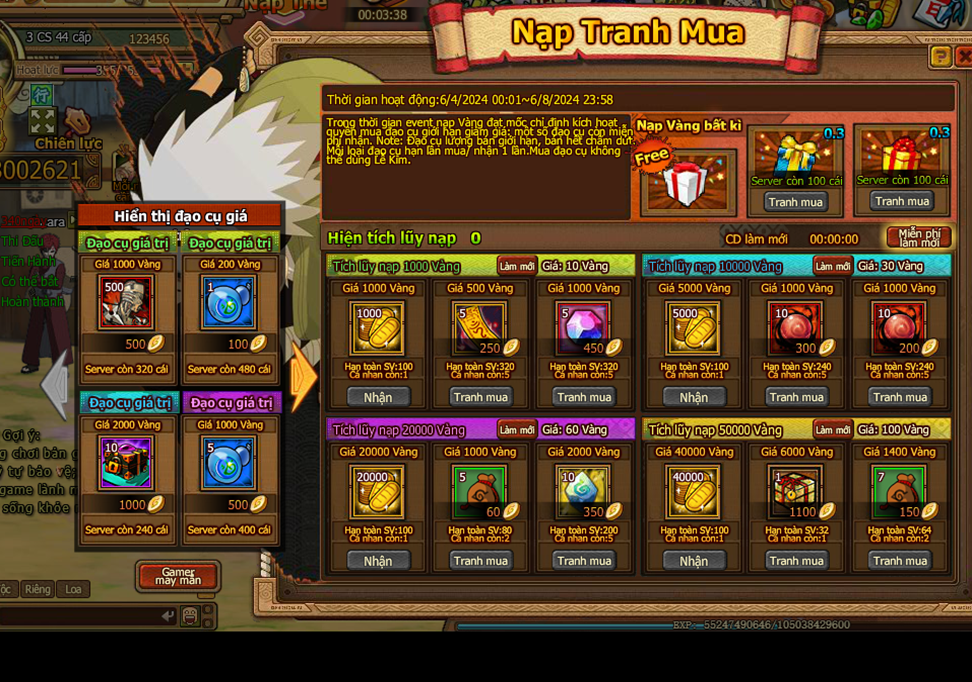This screenshot has width=972, height=682.
Task: Select the 500 masked ninja item
Action: [x=126, y=304]
